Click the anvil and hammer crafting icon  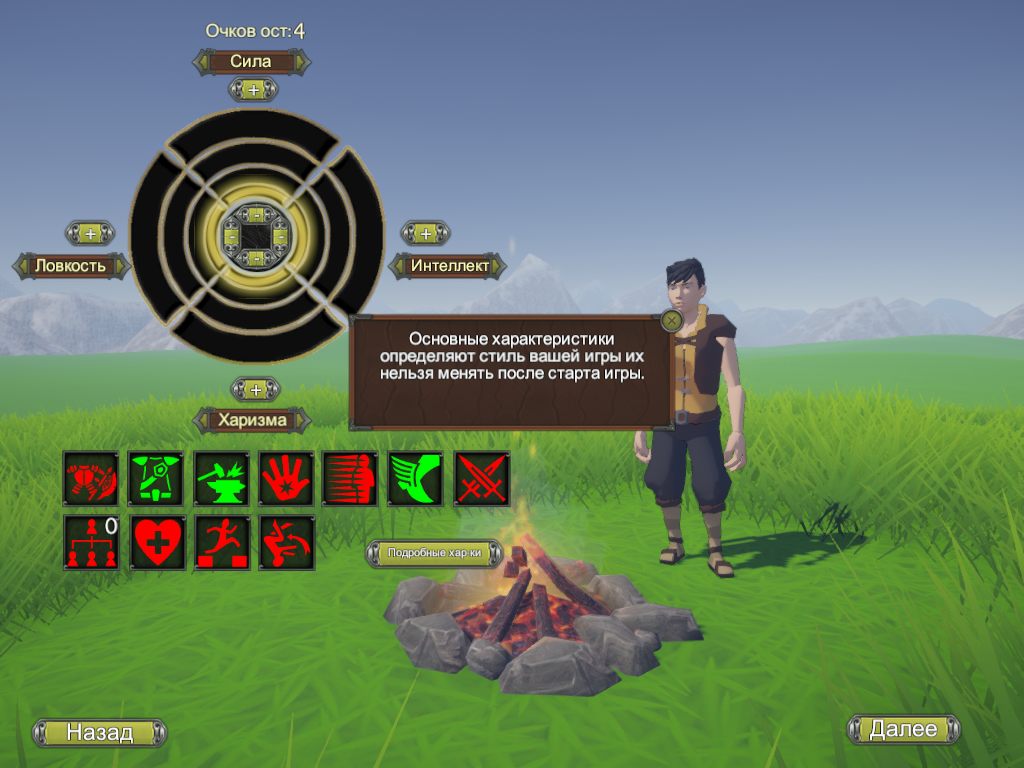pyautogui.click(x=221, y=478)
